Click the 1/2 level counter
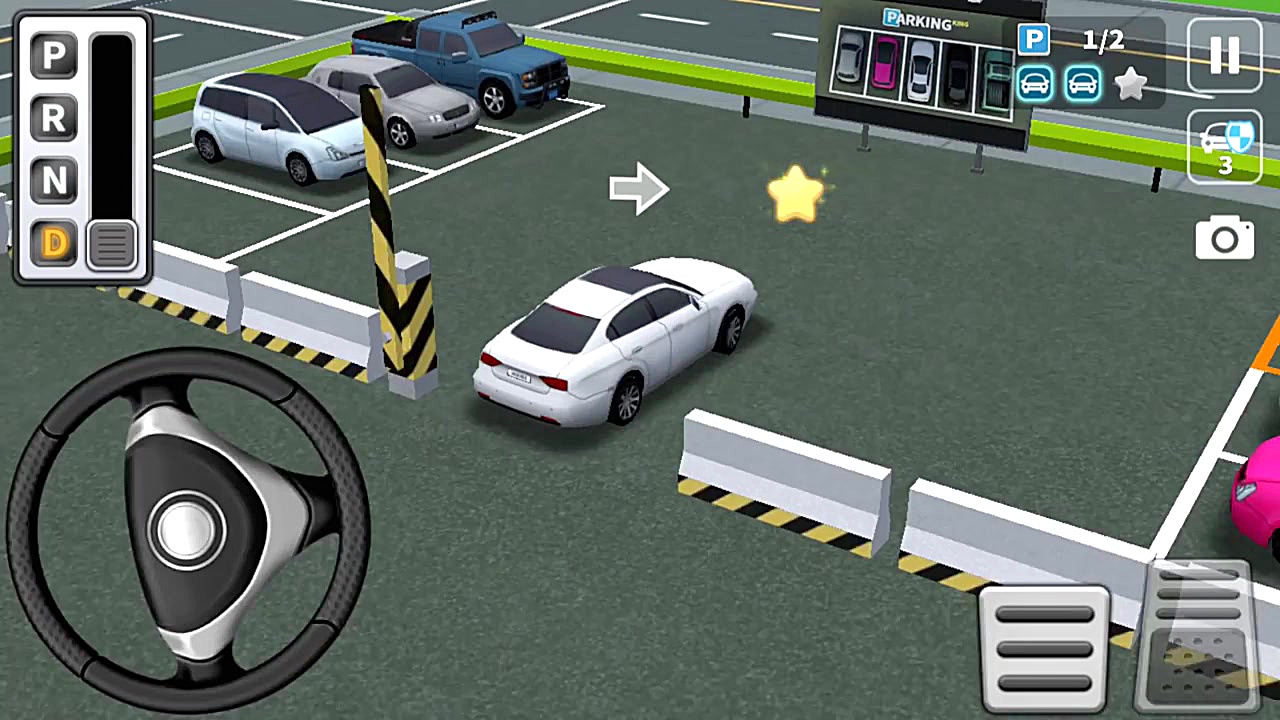 pyautogui.click(x=1103, y=40)
